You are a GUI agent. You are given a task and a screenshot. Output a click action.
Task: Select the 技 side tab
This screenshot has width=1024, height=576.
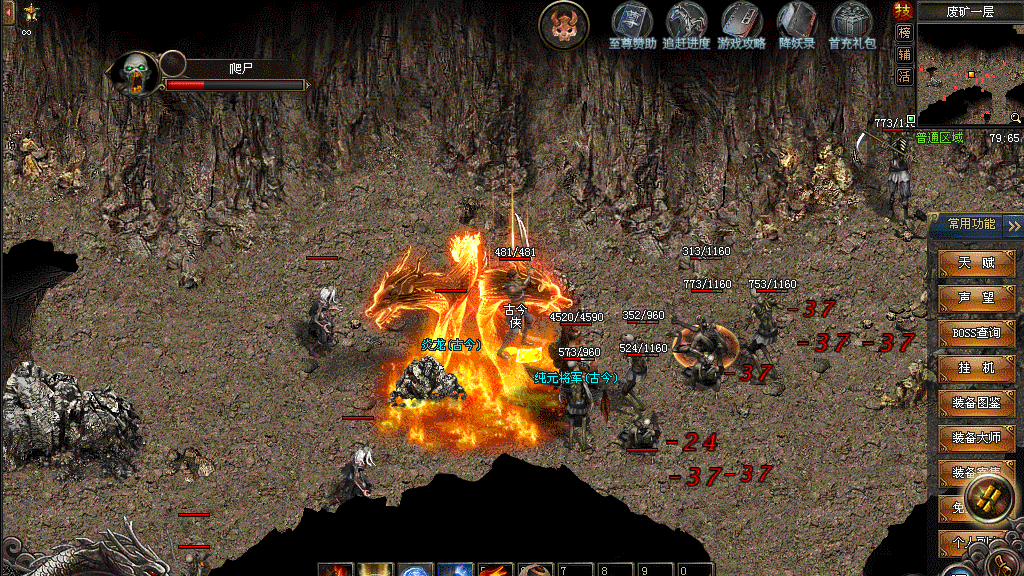(x=904, y=11)
